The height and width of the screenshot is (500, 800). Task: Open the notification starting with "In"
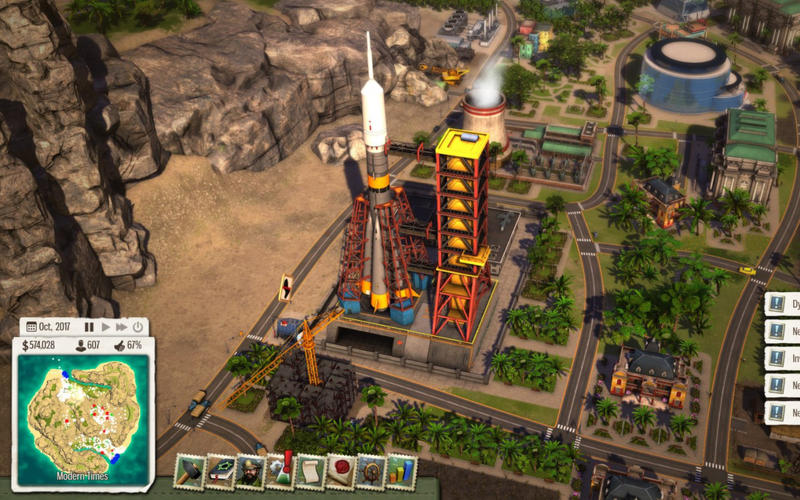783,358
